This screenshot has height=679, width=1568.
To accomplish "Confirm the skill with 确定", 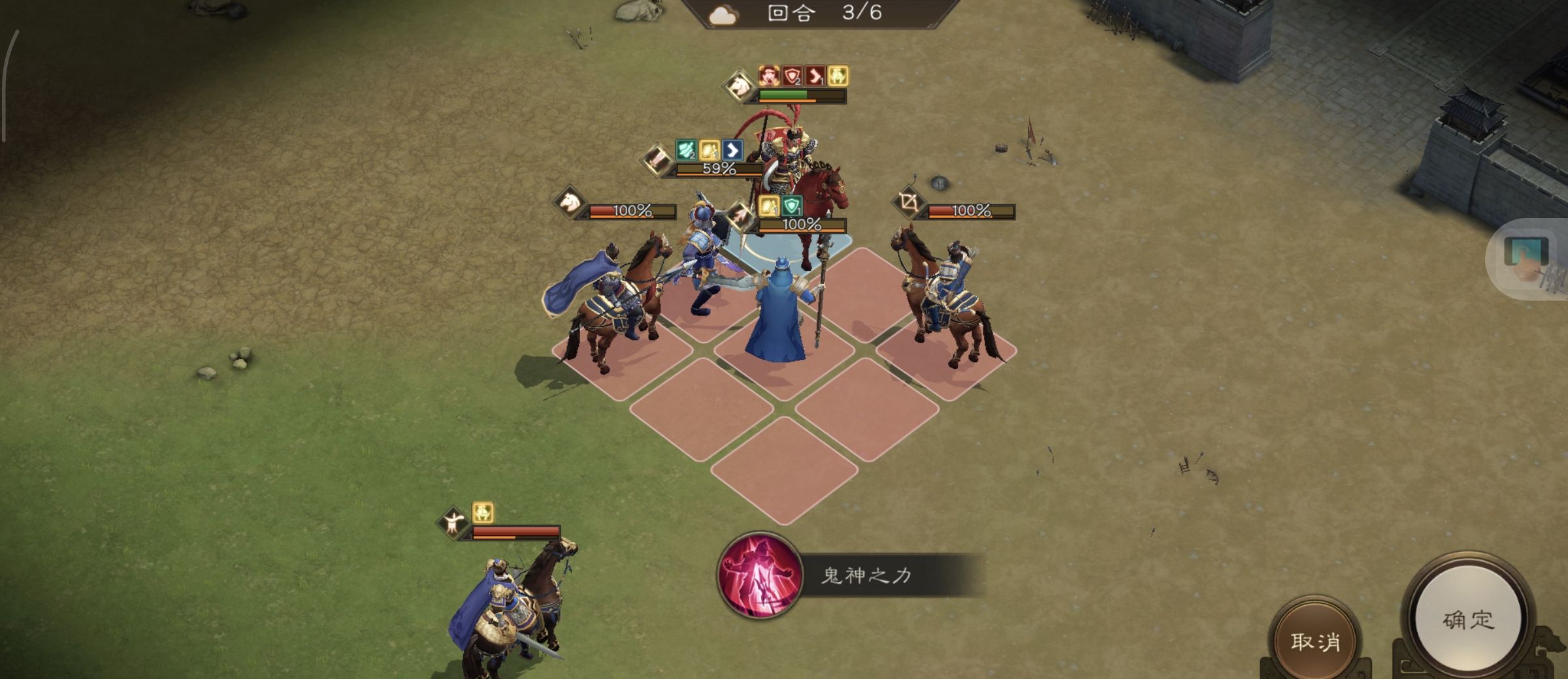I will point(1467,619).
